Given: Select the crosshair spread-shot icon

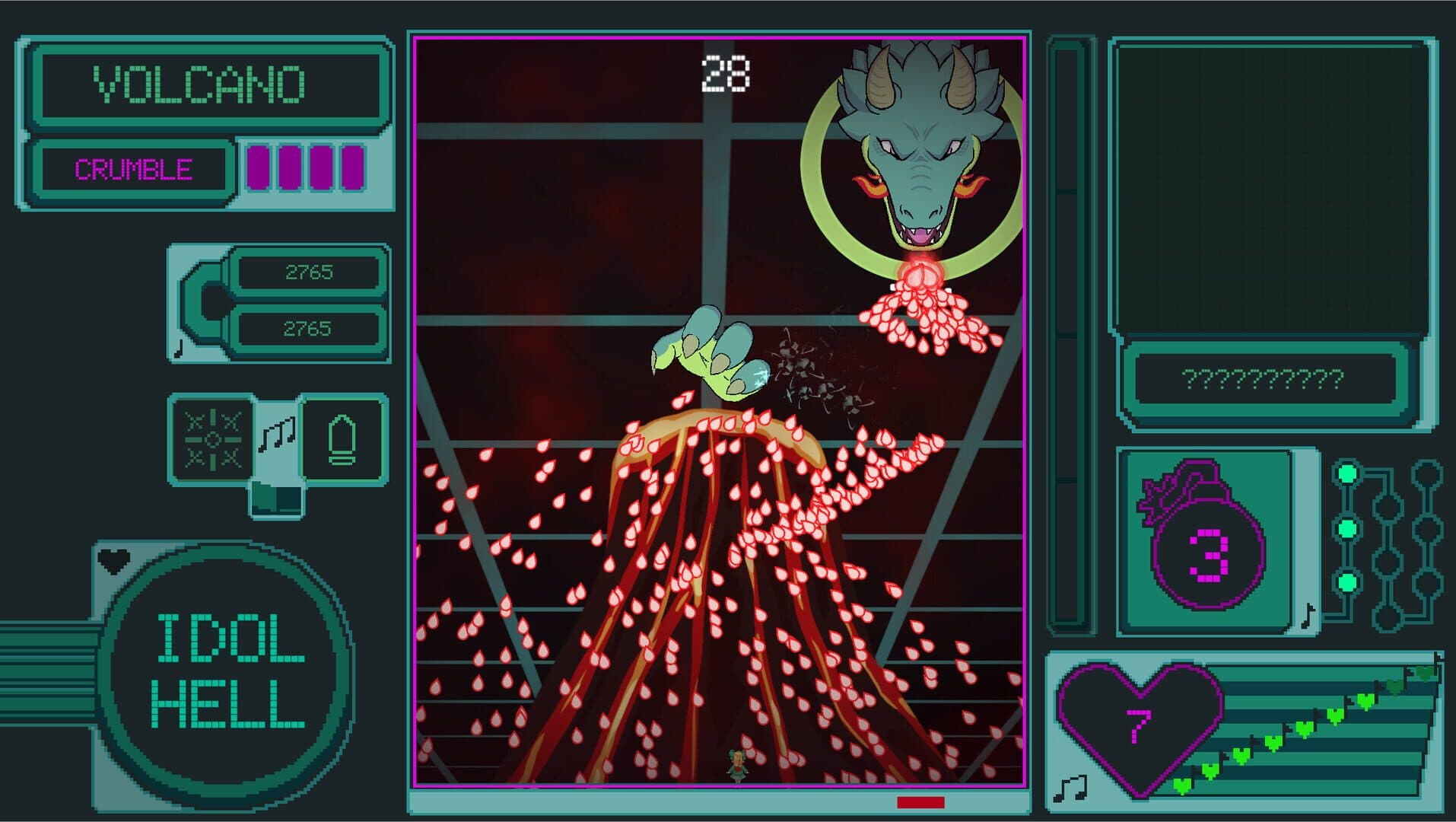Looking at the screenshot, I should click(x=212, y=440).
